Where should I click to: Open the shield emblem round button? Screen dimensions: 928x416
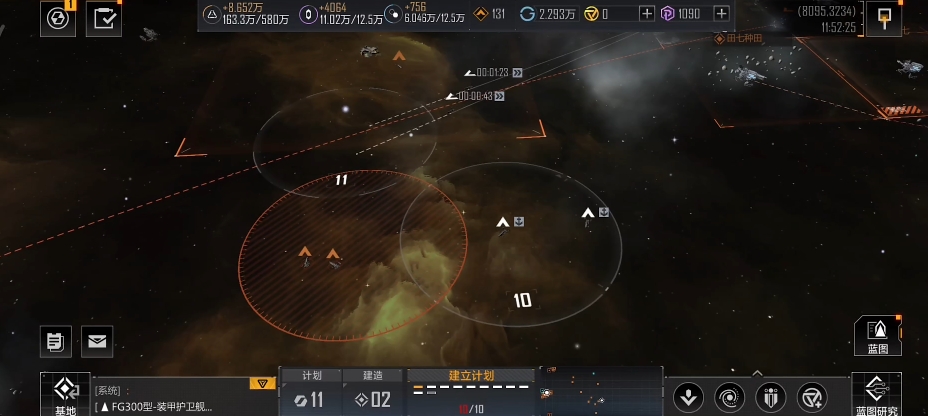(771, 397)
